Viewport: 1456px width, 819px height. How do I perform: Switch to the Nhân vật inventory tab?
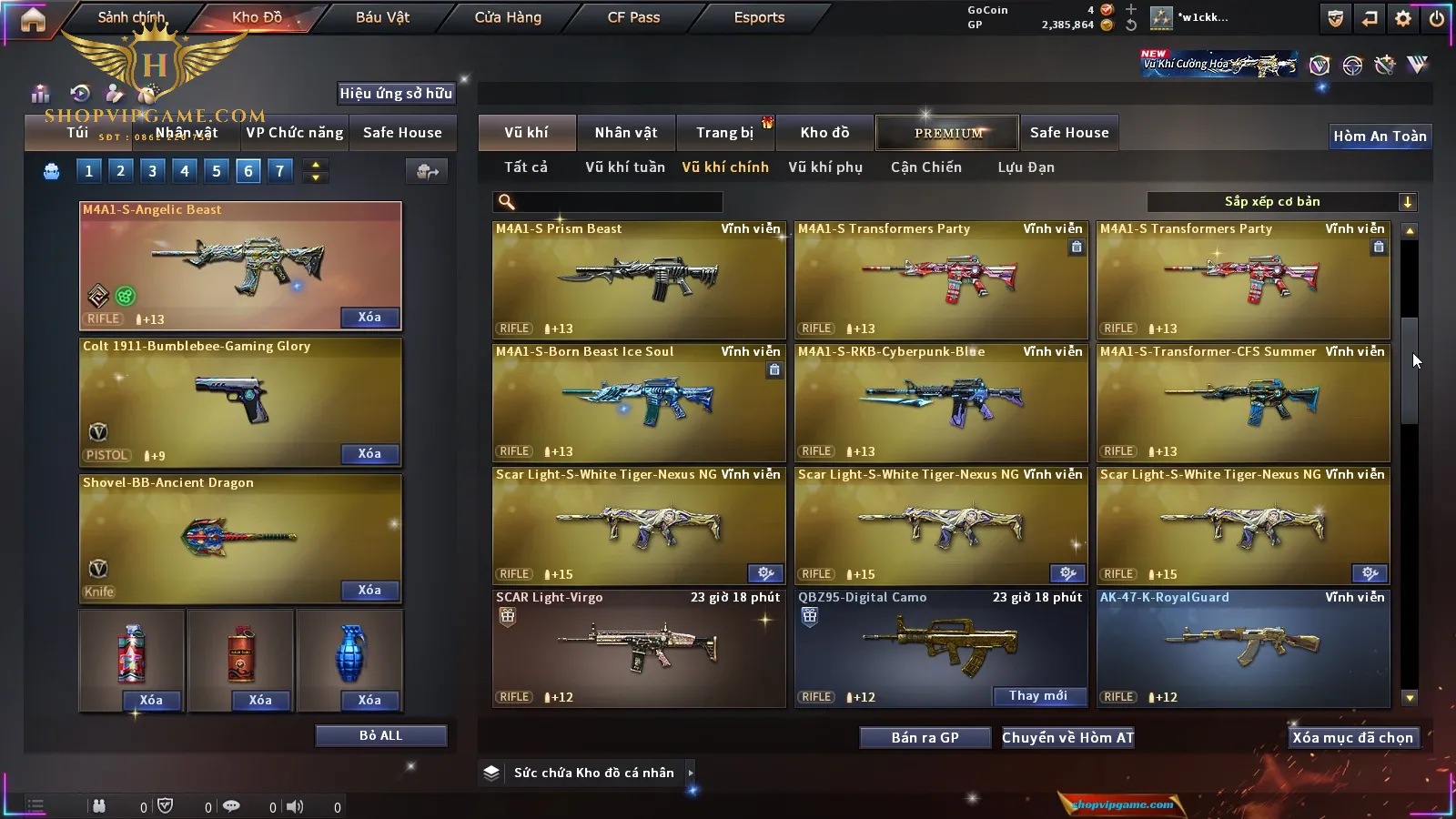click(x=626, y=133)
